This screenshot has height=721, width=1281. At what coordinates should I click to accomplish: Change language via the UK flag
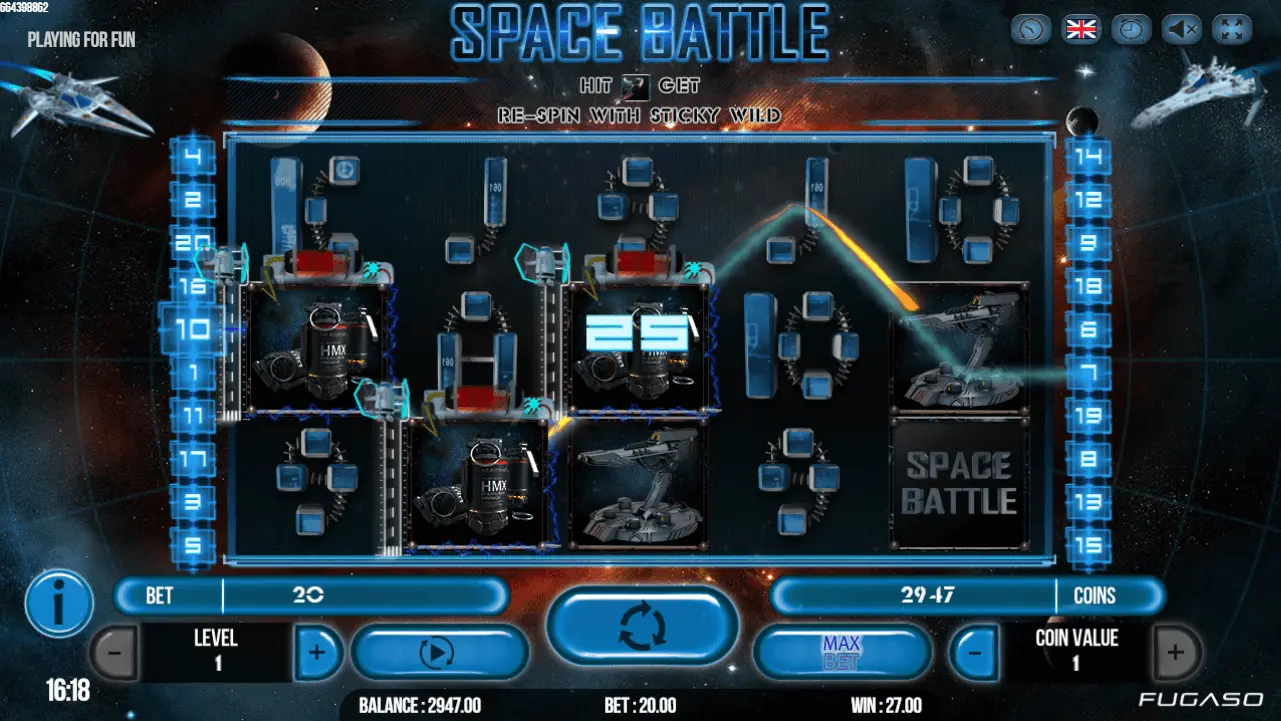[1081, 29]
